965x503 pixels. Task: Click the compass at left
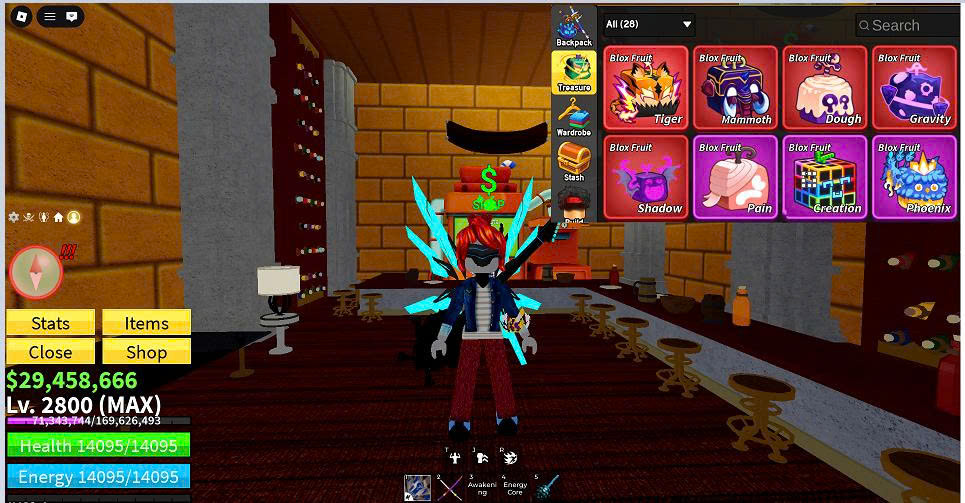click(36, 271)
